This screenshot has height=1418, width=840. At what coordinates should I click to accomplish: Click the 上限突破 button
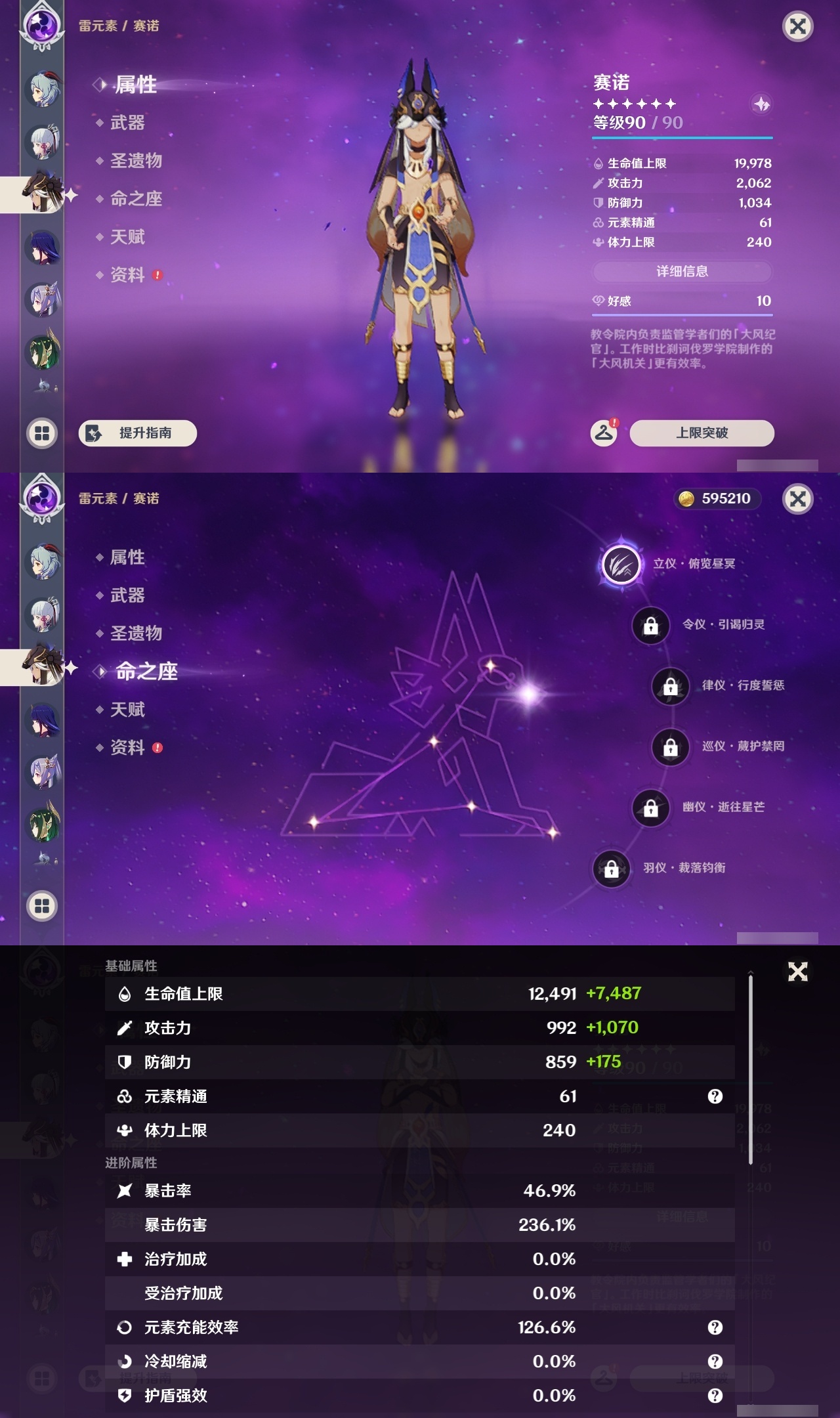tap(701, 433)
